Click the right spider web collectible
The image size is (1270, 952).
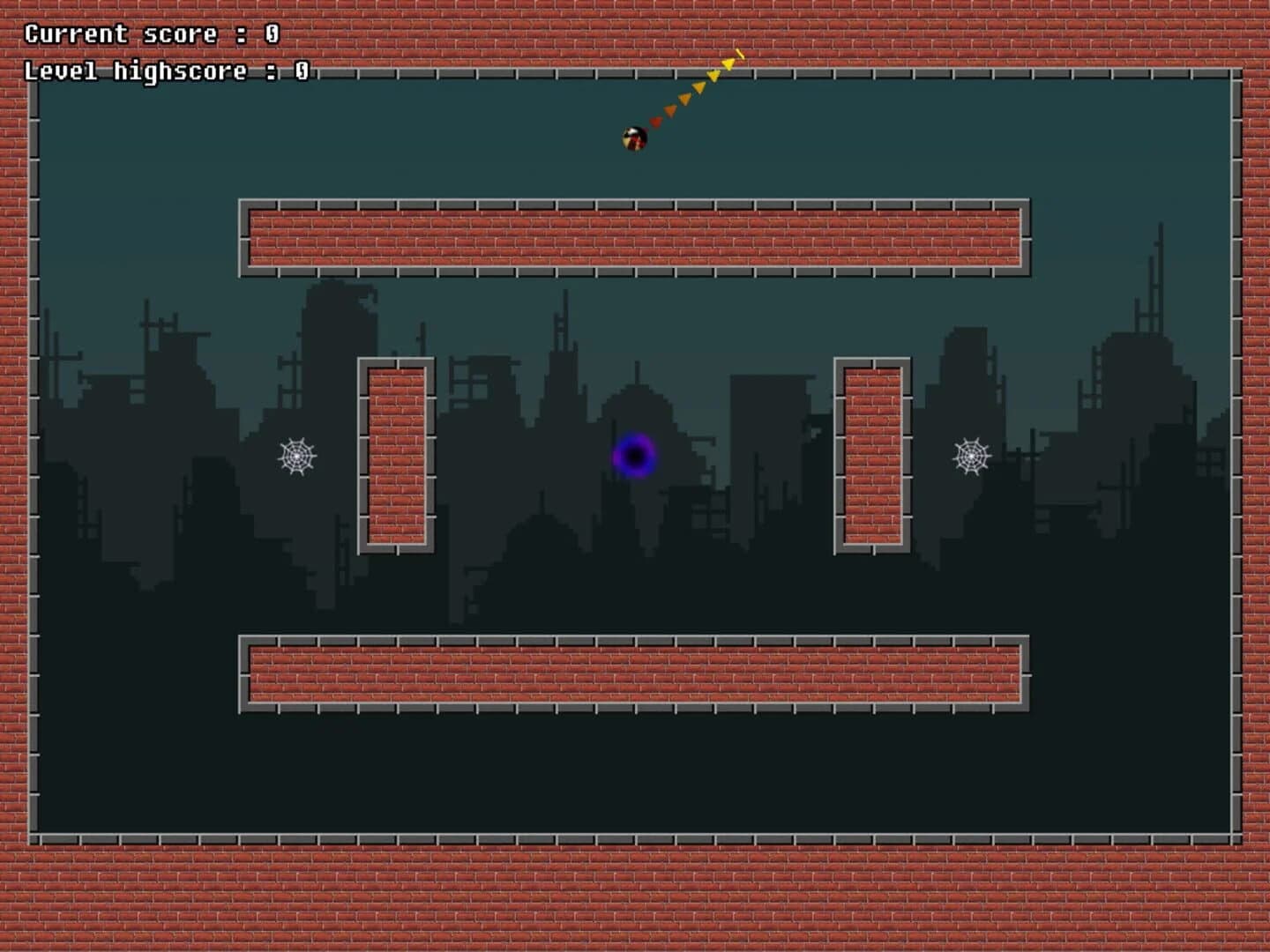coord(971,457)
